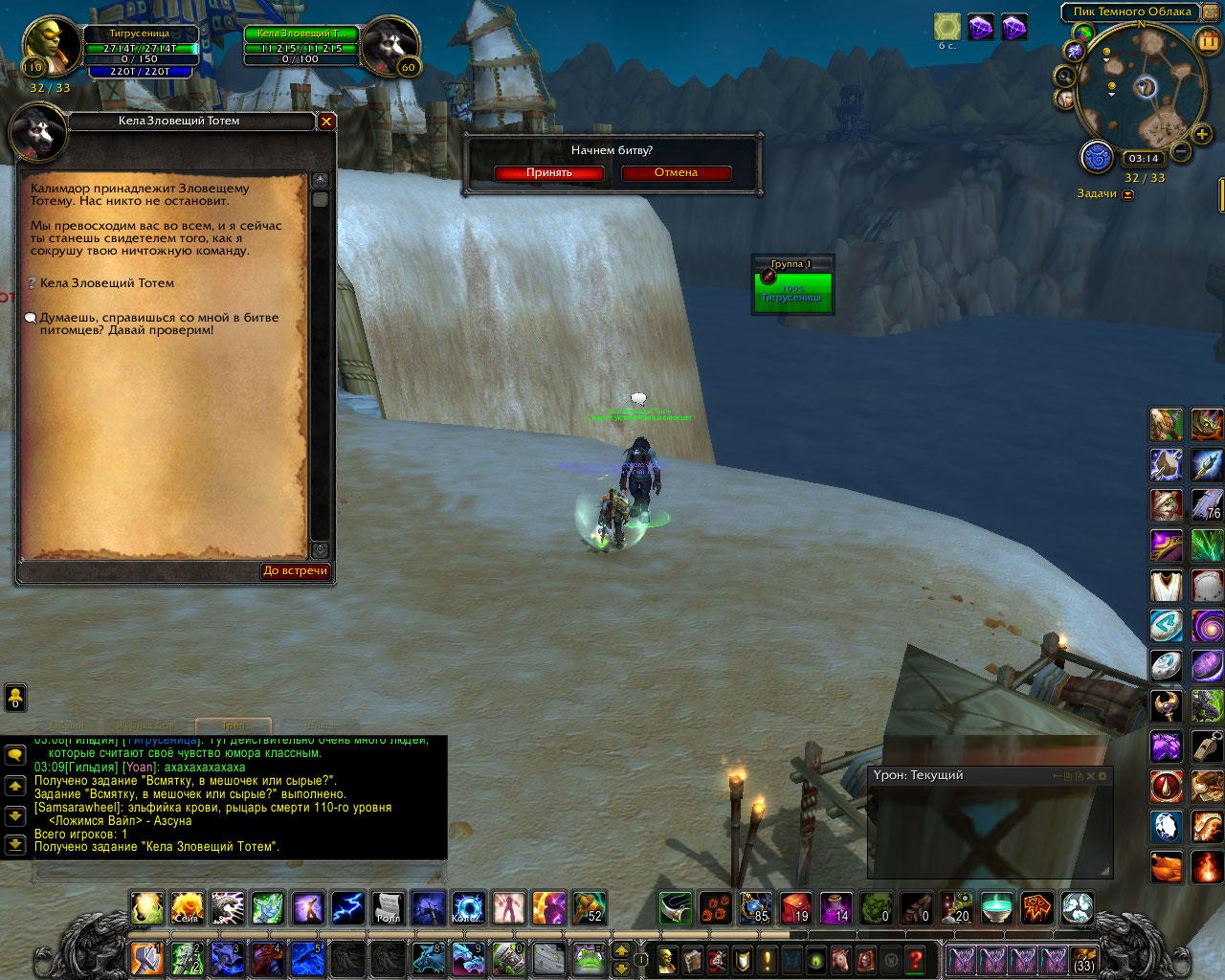The image size is (1225, 980).
Task: Jump chat to the bottom arrow button
Action: pyautogui.click(x=15, y=844)
